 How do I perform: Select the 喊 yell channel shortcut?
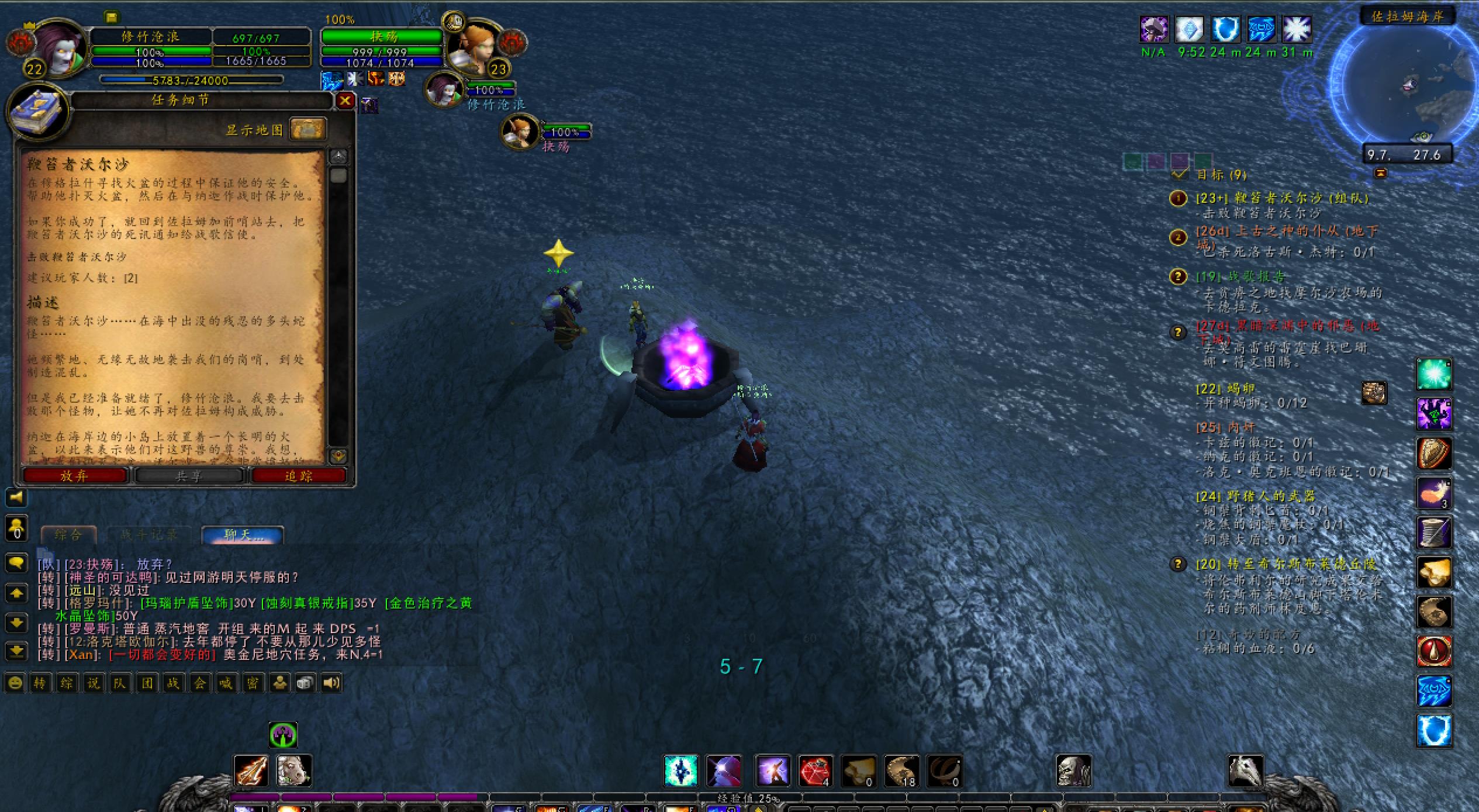coord(226,683)
